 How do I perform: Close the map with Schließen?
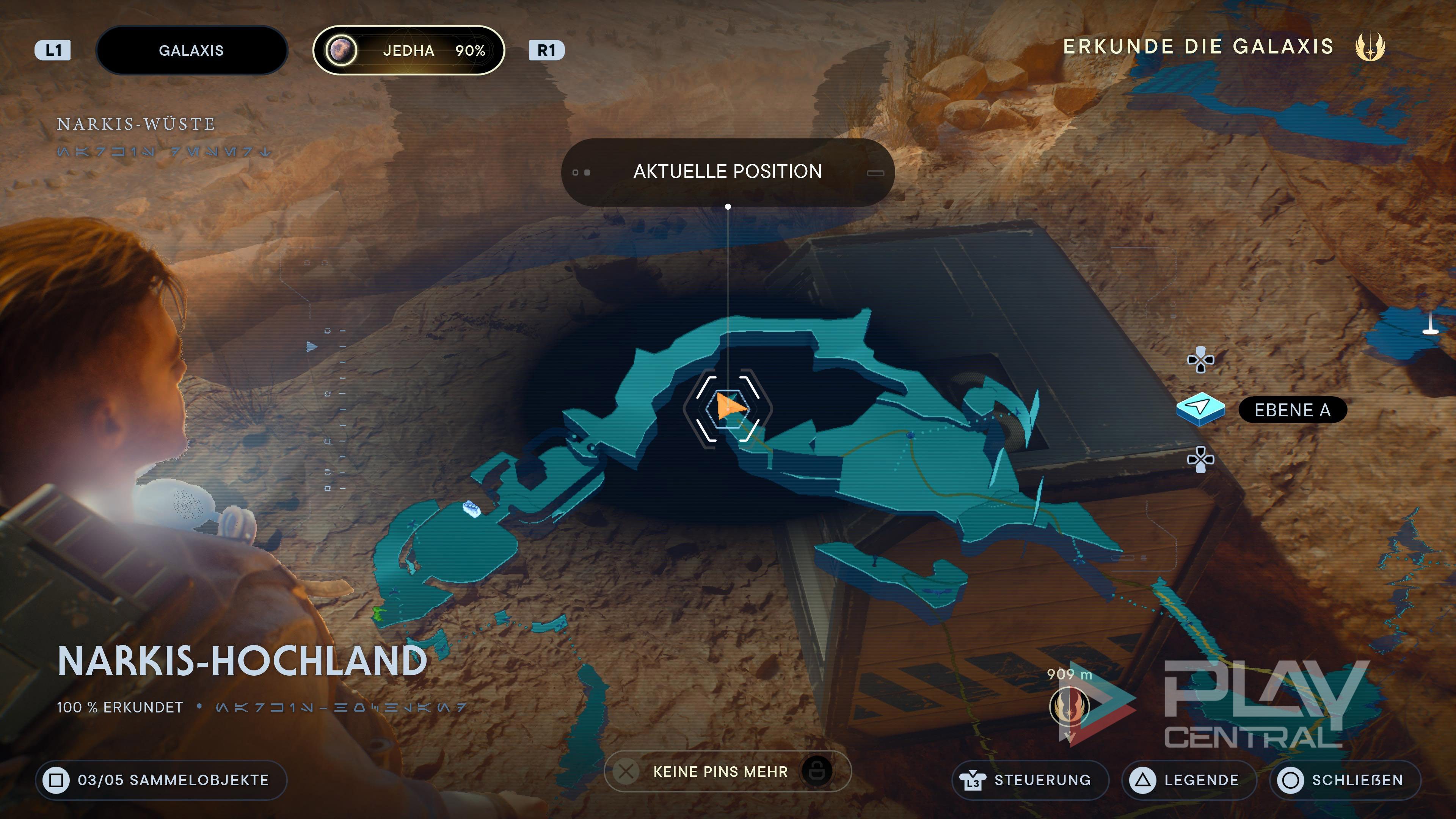pos(1345,780)
